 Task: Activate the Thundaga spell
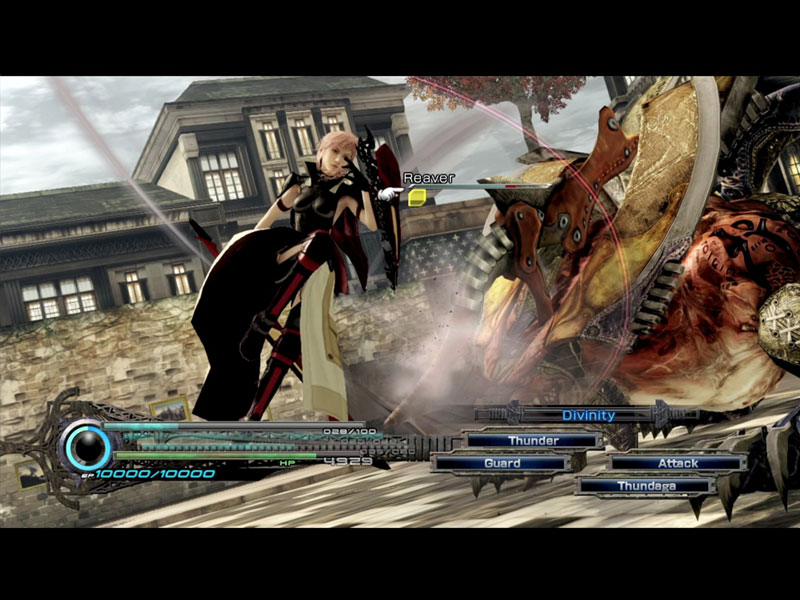point(646,486)
